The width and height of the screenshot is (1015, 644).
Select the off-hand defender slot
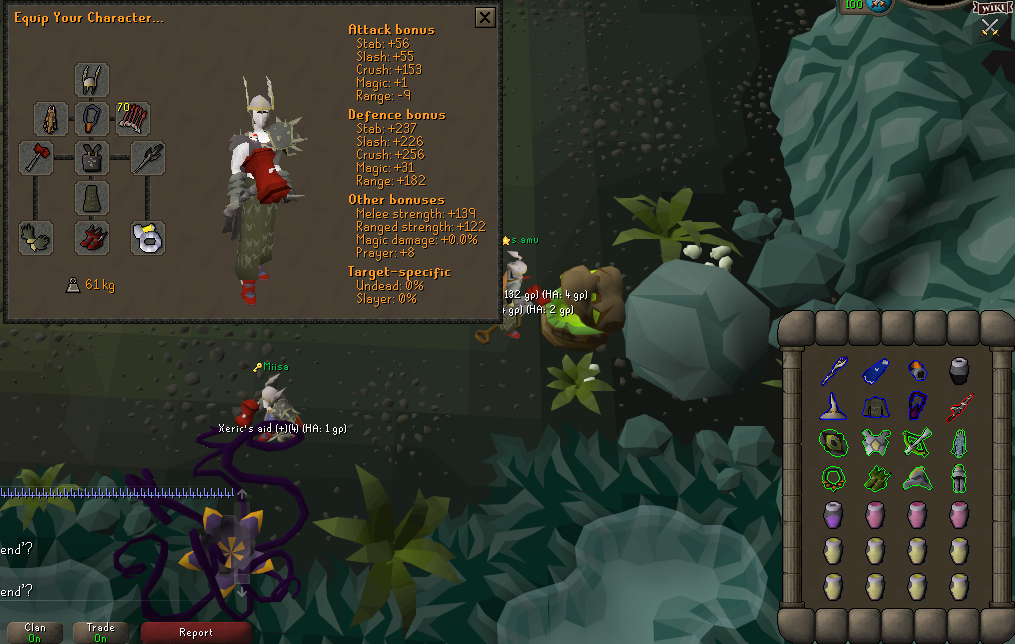pyautogui.click(x=148, y=158)
